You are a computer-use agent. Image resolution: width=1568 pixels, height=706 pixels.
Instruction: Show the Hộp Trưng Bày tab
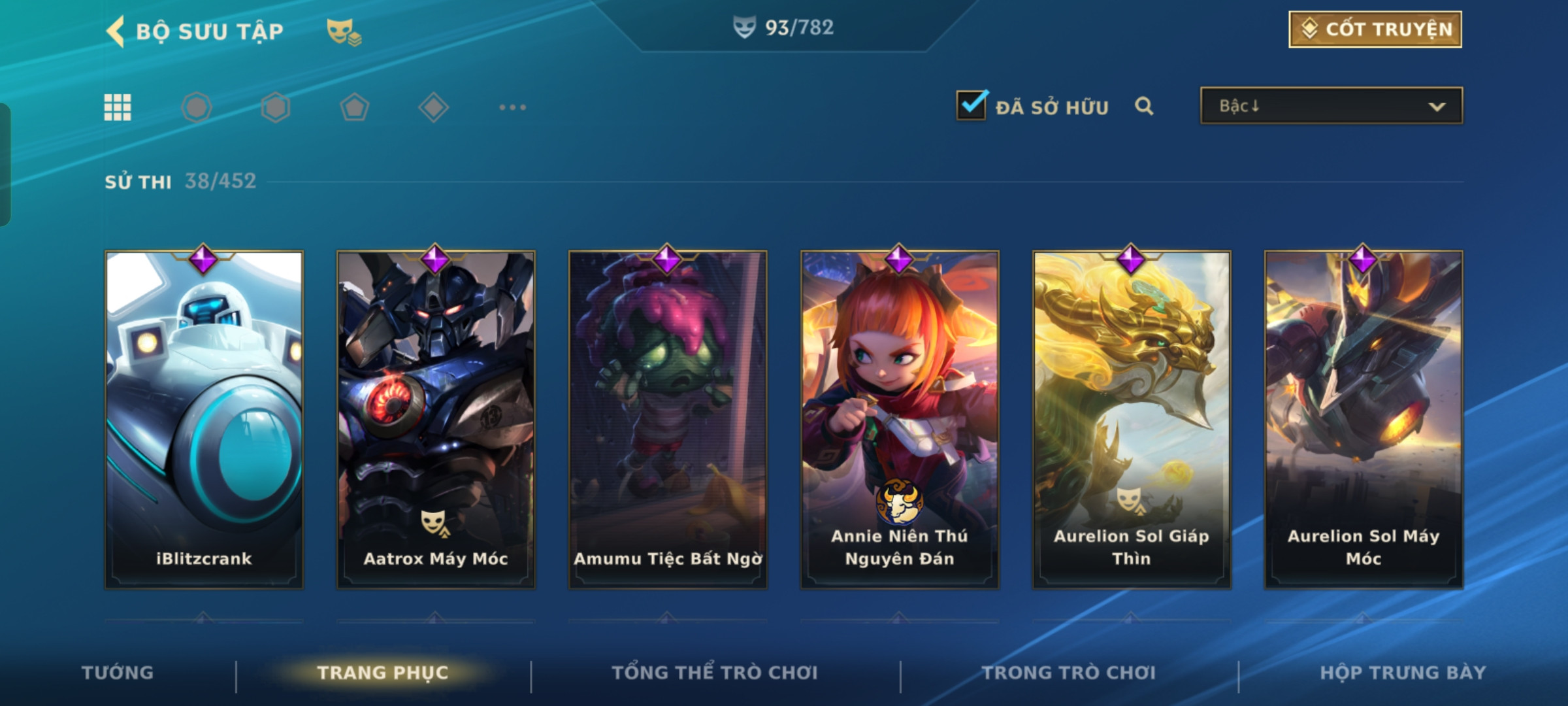point(1403,673)
